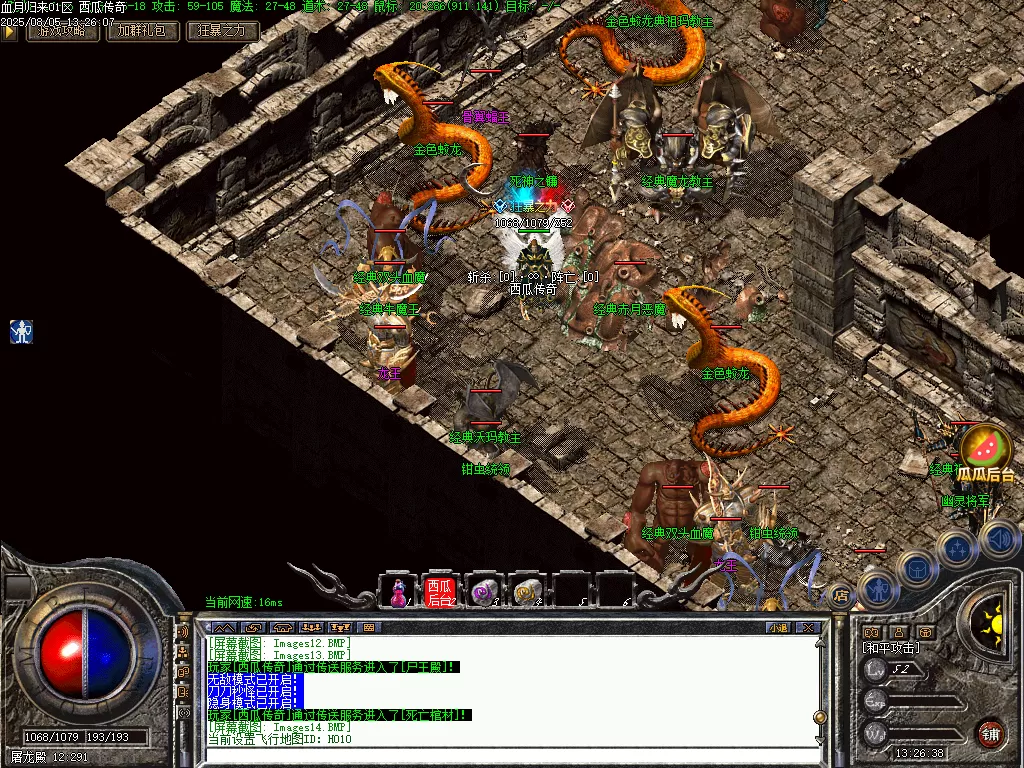Click the 小退 logout button
The height and width of the screenshot is (768, 1024).
coord(777,627)
